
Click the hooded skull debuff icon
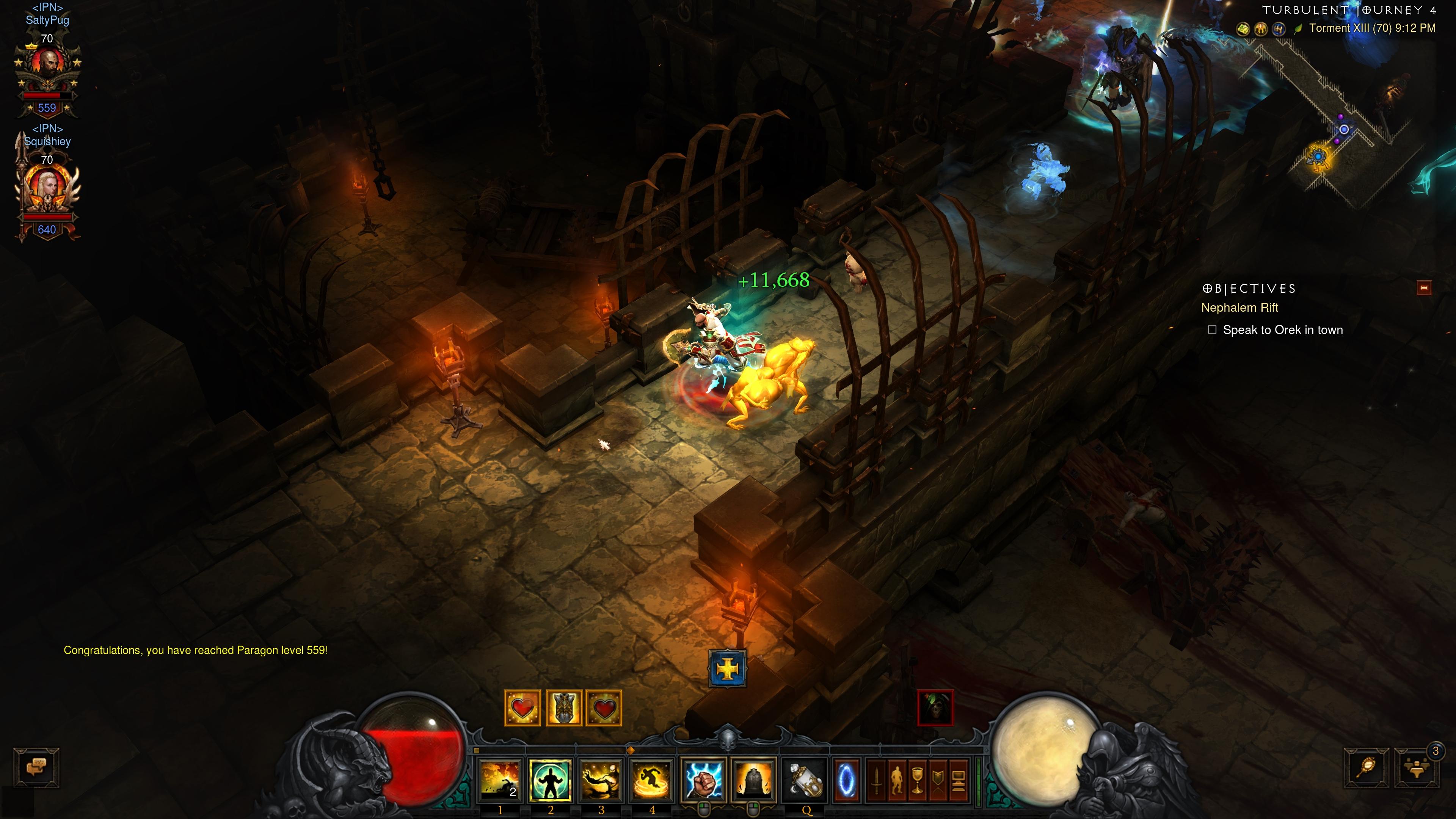[x=935, y=707]
